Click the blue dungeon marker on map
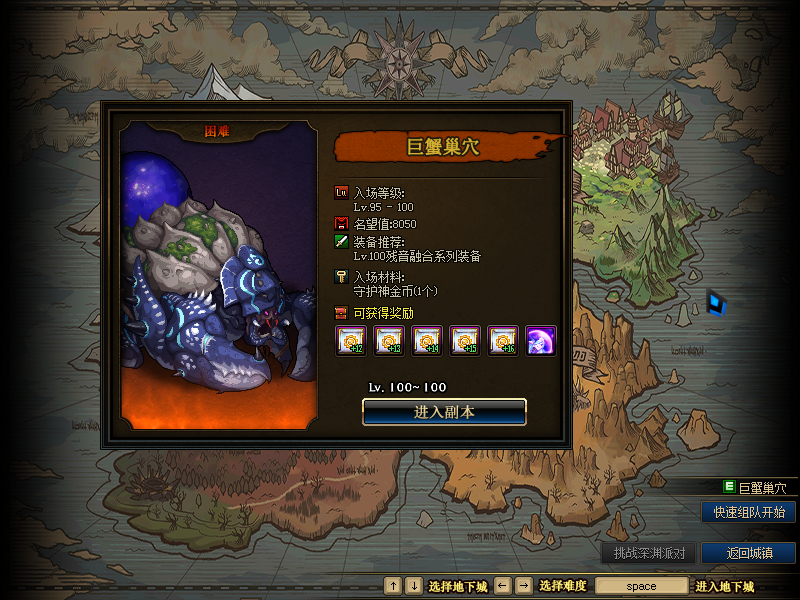800x600 pixels. (x=716, y=301)
